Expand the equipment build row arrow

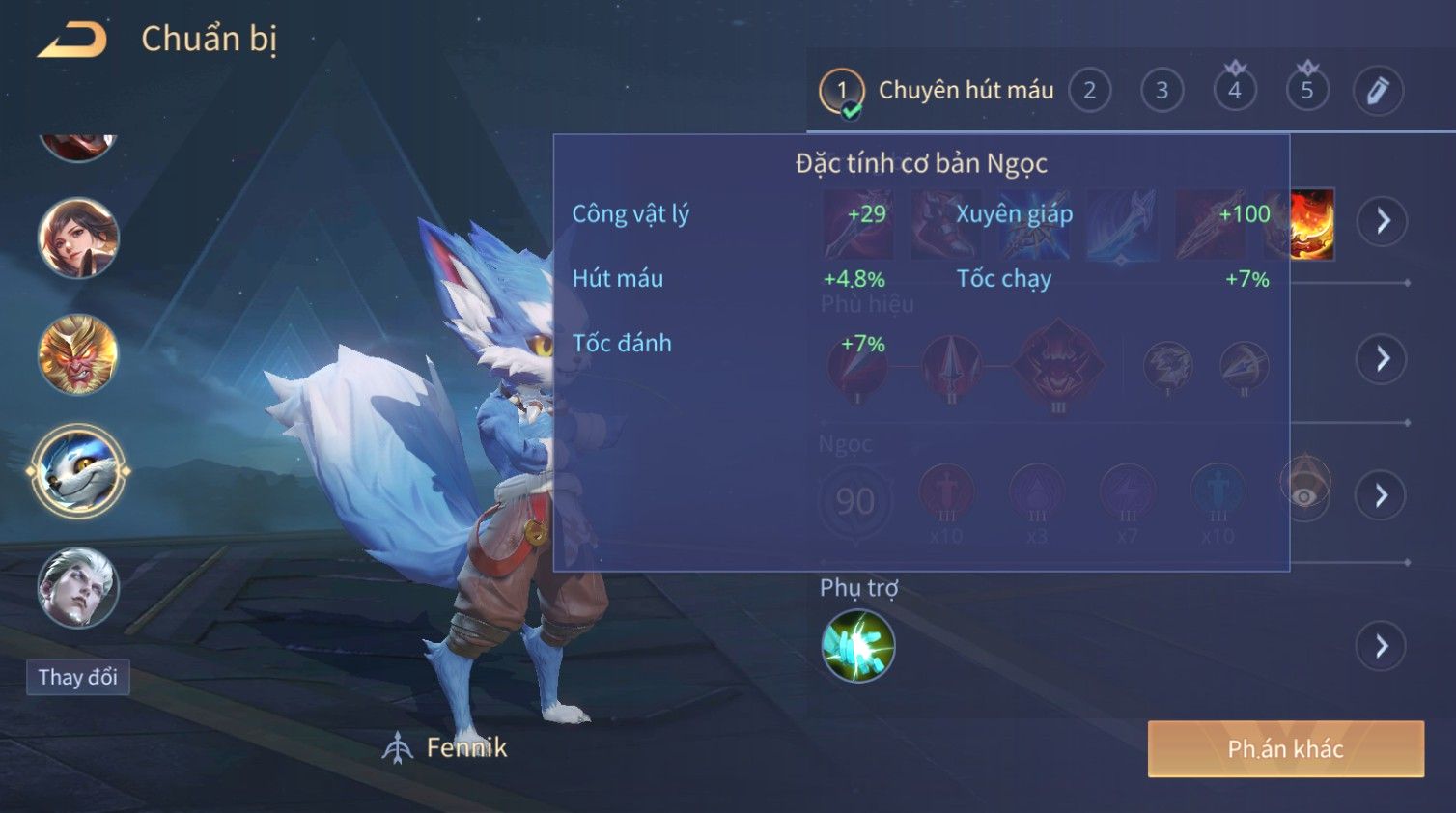(1383, 221)
